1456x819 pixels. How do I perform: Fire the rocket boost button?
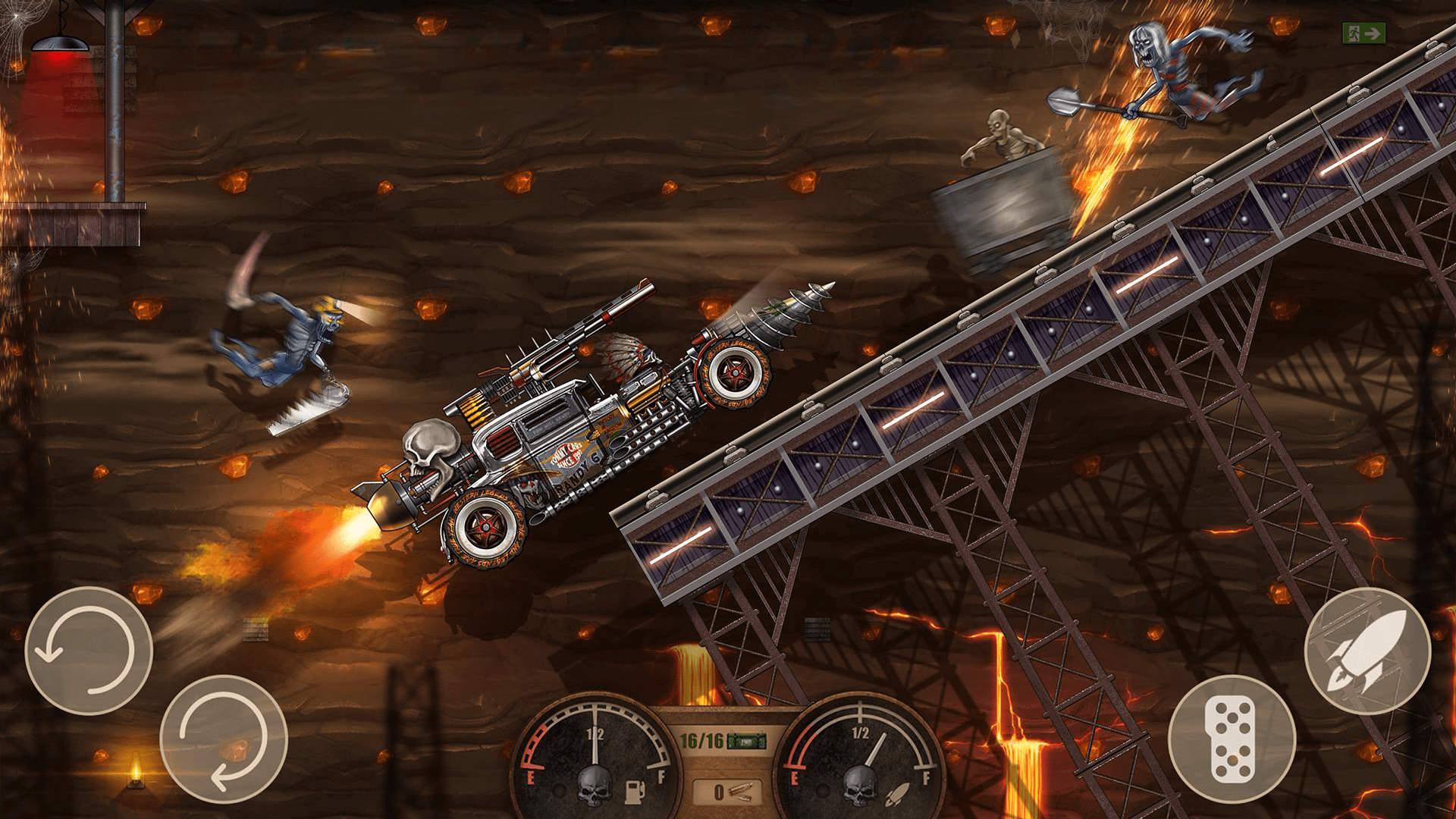tap(1367, 651)
